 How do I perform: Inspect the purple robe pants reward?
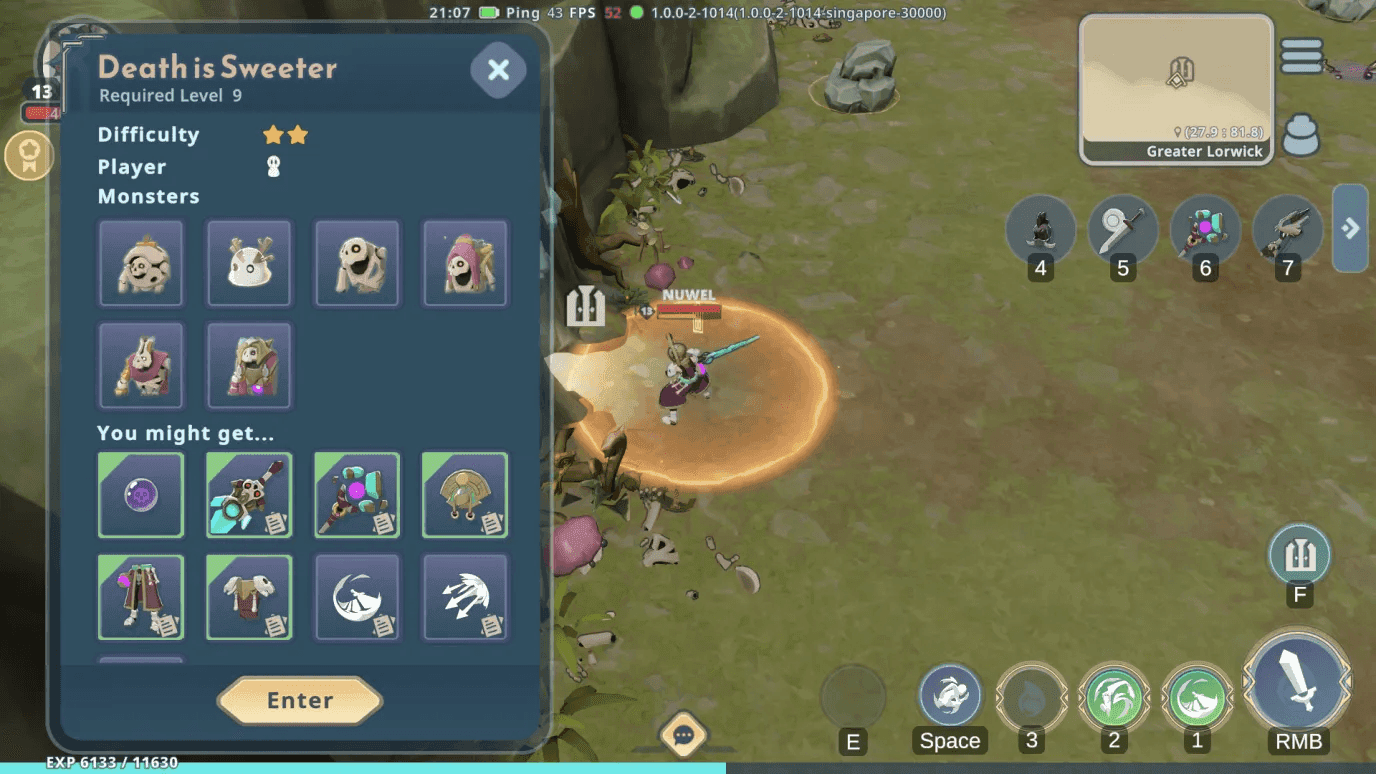click(x=141, y=597)
